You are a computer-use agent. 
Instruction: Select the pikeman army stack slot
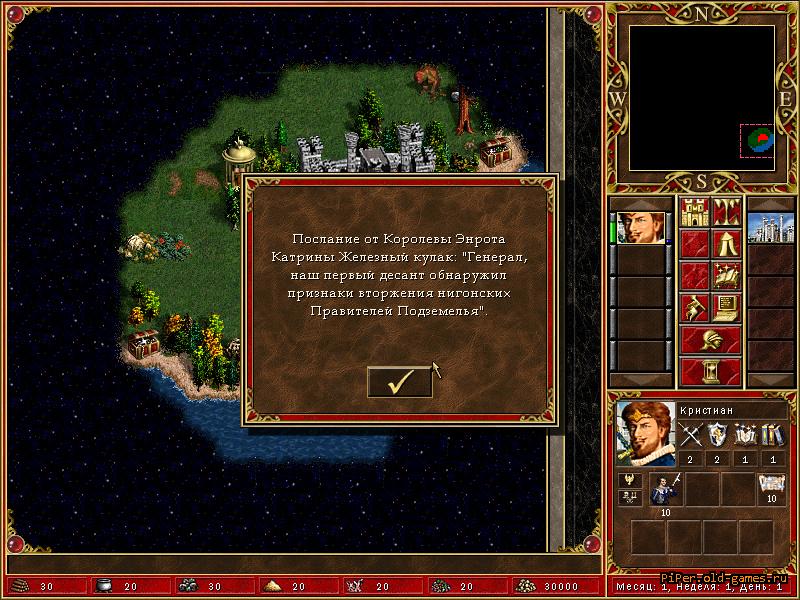click(x=665, y=490)
